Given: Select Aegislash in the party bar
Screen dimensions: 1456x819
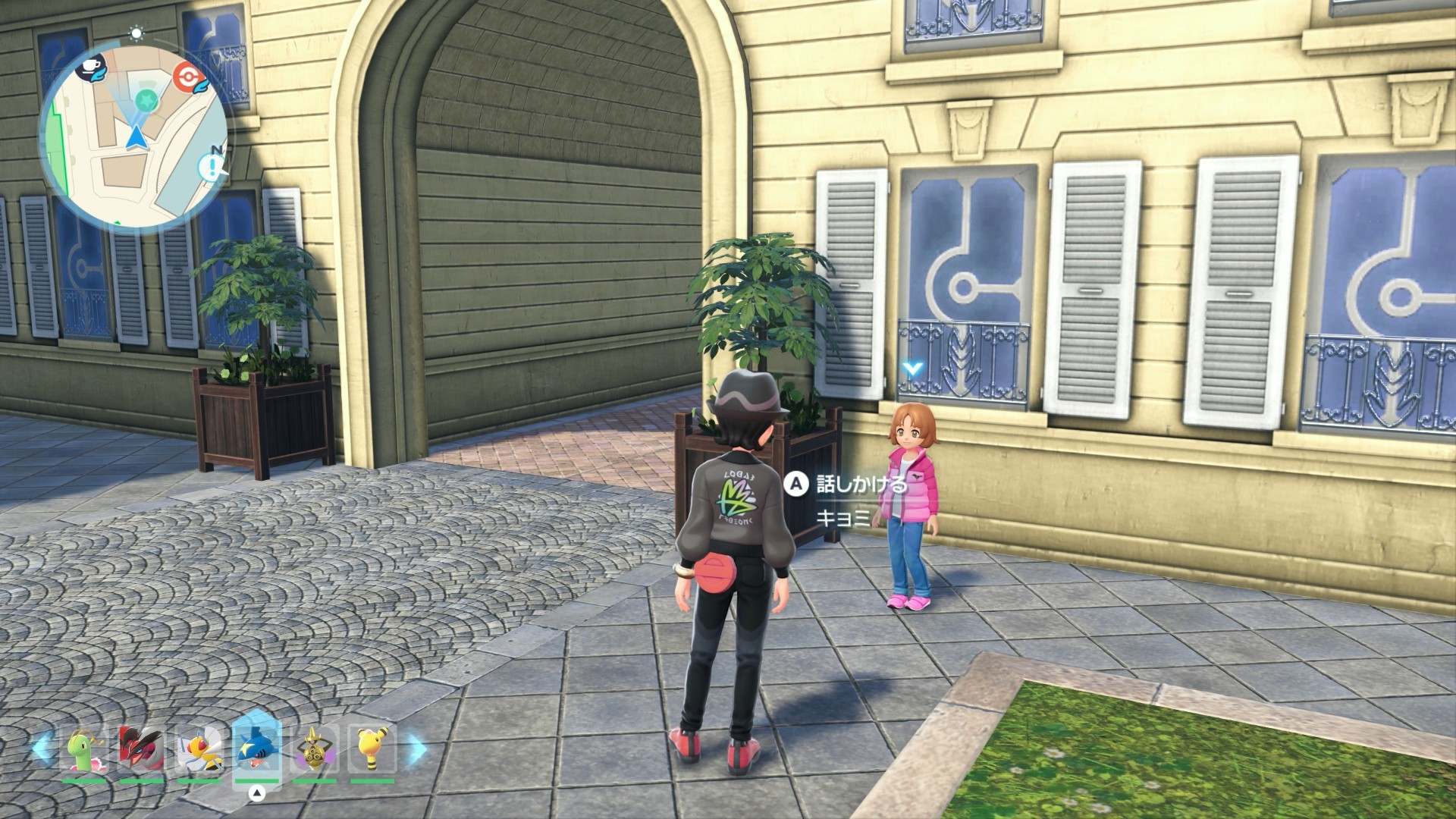Looking at the screenshot, I should point(315,751).
